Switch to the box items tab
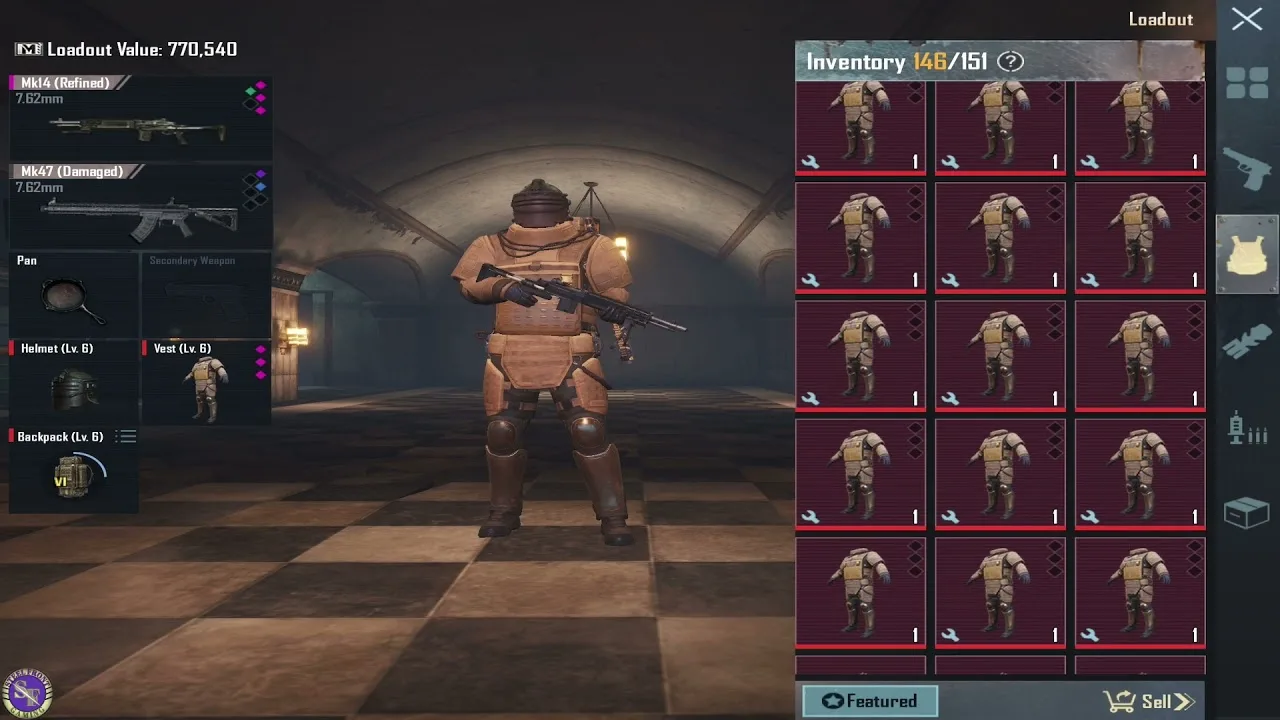 click(x=1247, y=514)
